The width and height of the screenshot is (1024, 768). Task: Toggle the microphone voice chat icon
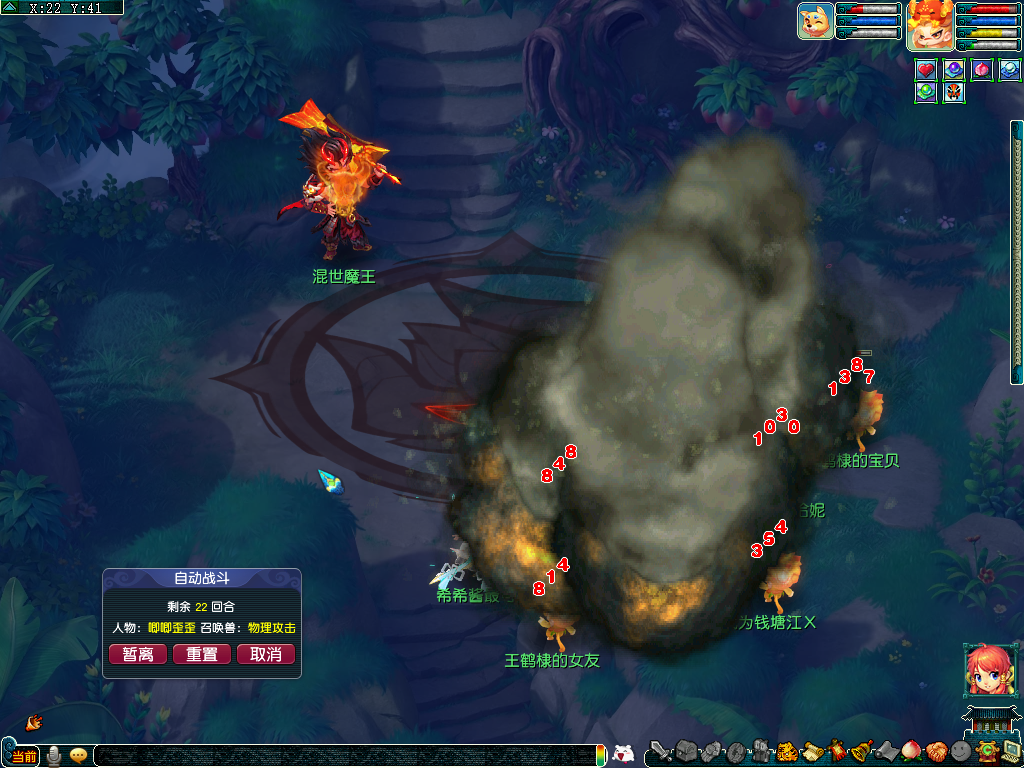53,756
